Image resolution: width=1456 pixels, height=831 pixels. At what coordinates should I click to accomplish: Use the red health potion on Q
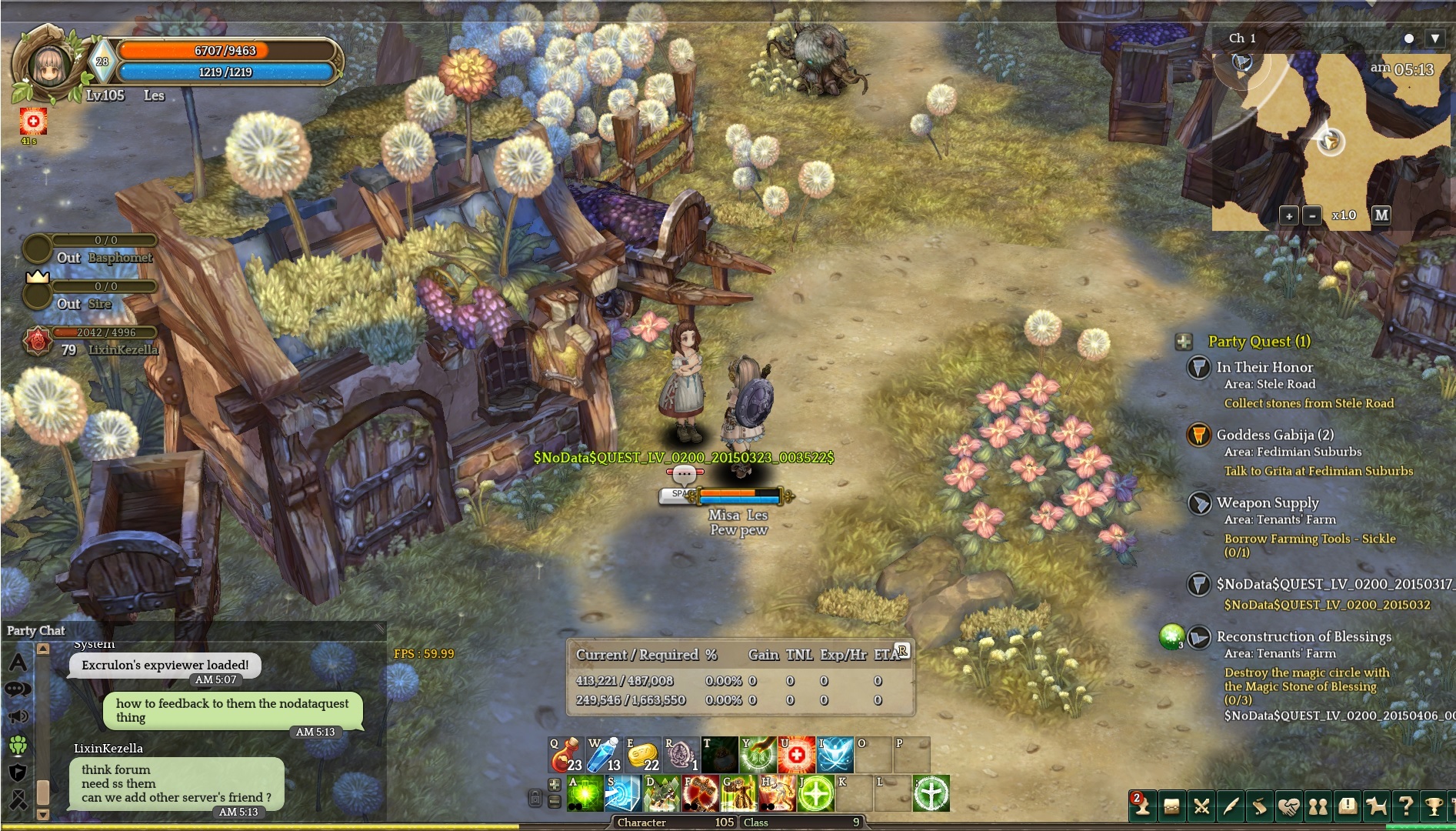(x=565, y=755)
